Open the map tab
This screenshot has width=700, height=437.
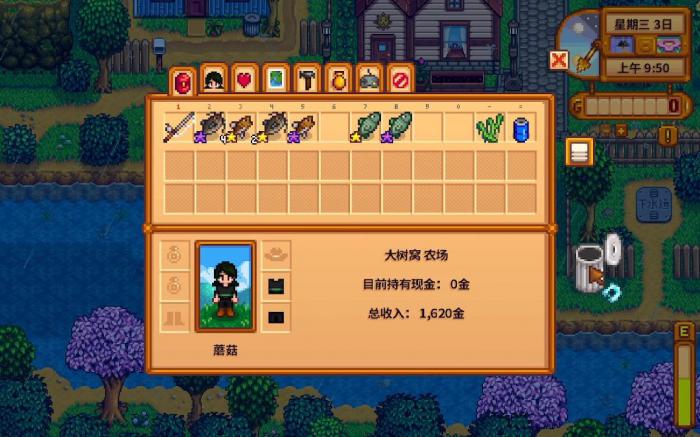click(275, 79)
